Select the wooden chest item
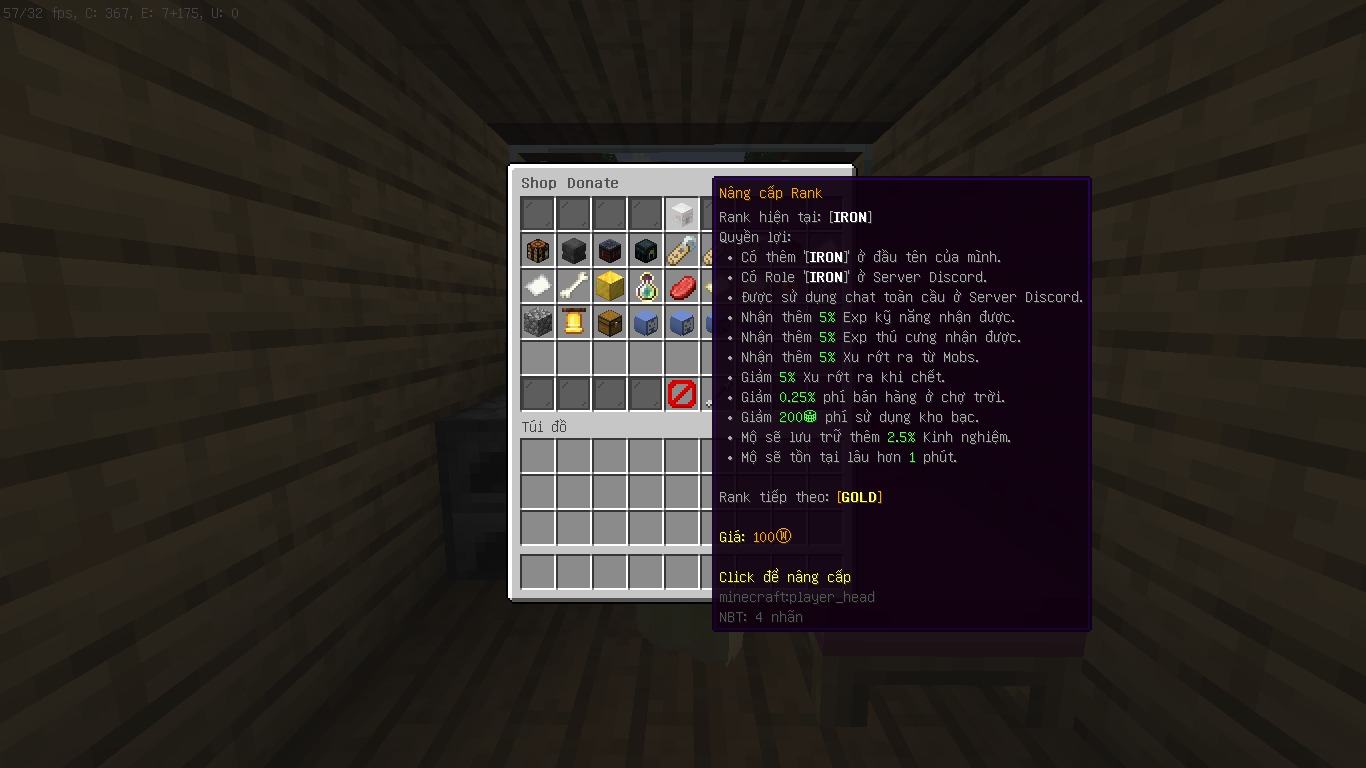1366x768 pixels. (x=609, y=322)
